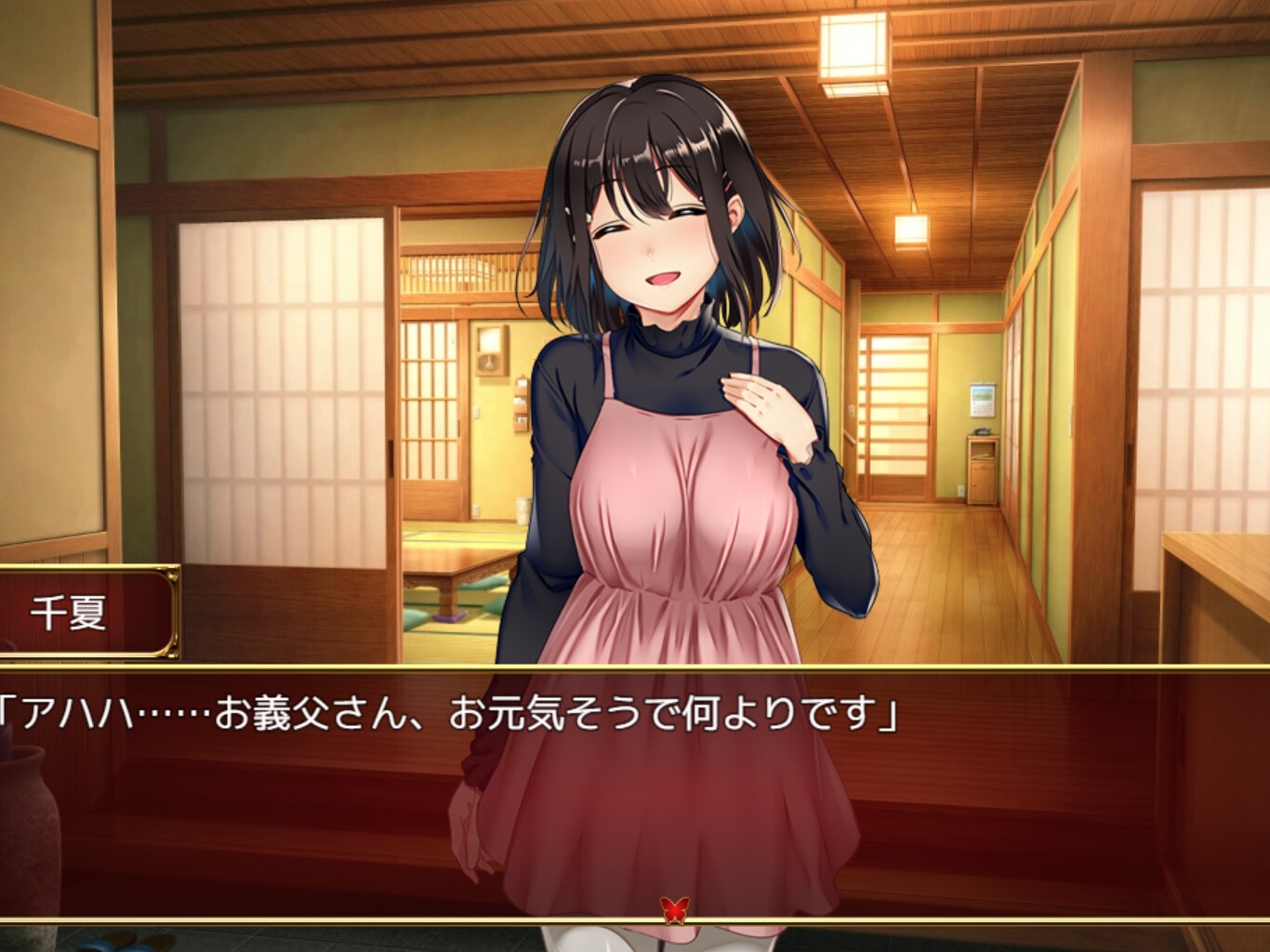Advance the dialogue text box
The width and height of the screenshot is (1270, 952).
(635, 790)
